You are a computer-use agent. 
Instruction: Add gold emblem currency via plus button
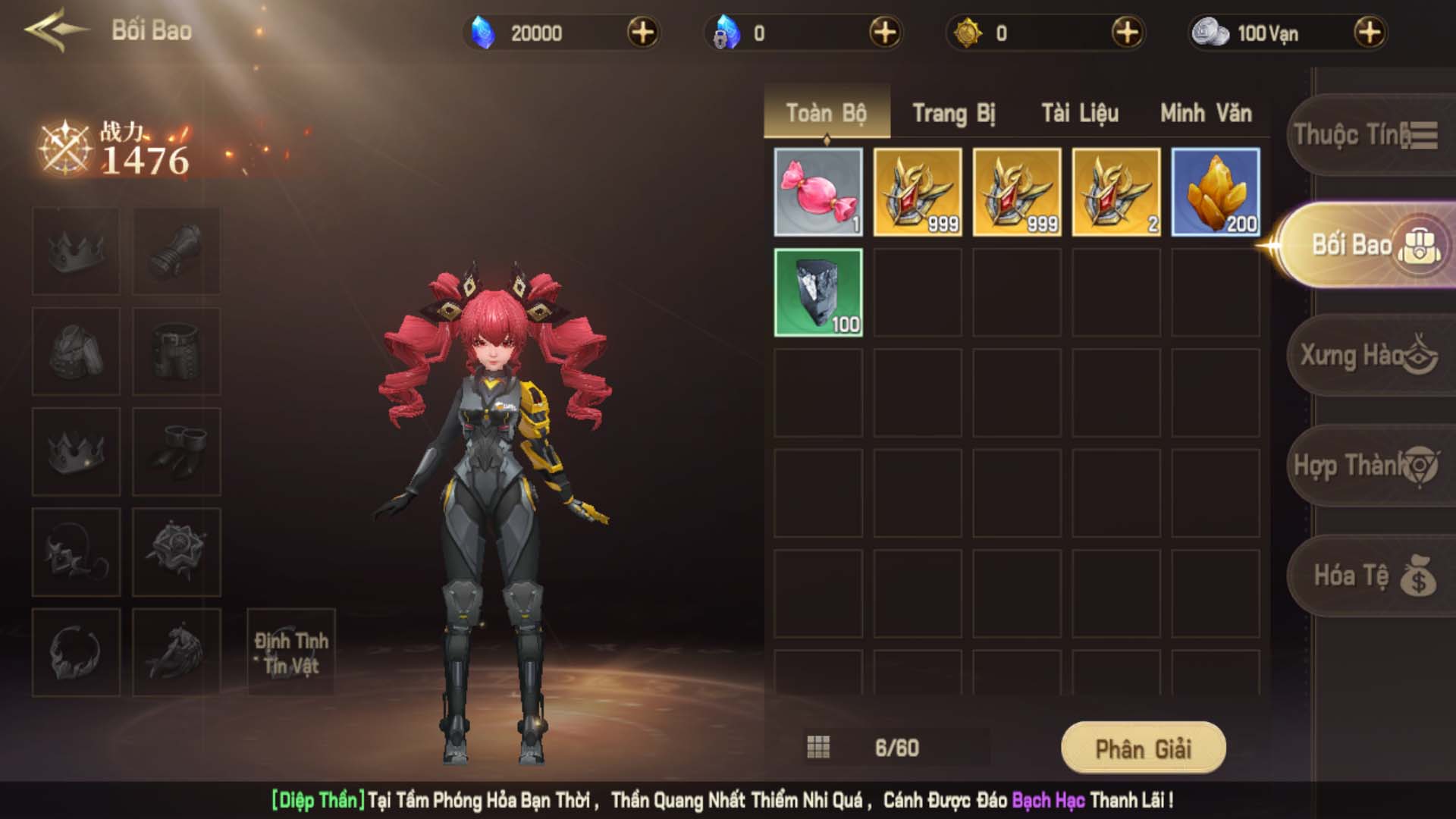1127,33
